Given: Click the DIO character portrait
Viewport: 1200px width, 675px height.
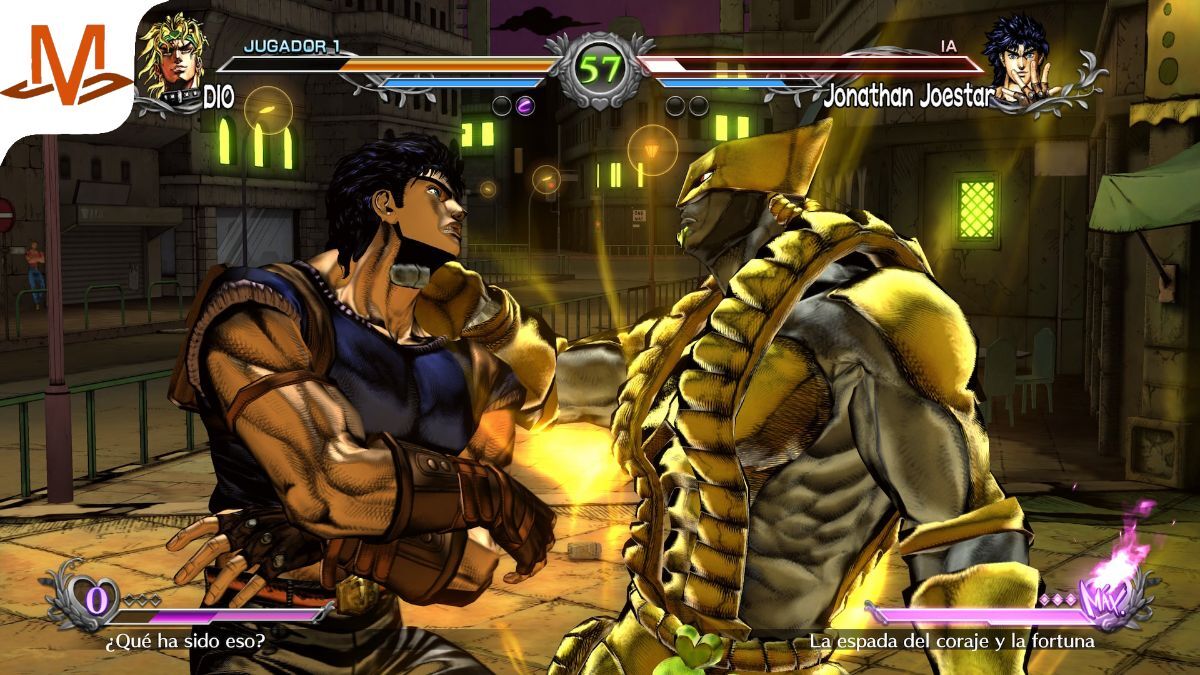Looking at the screenshot, I should tap(170, 60).
